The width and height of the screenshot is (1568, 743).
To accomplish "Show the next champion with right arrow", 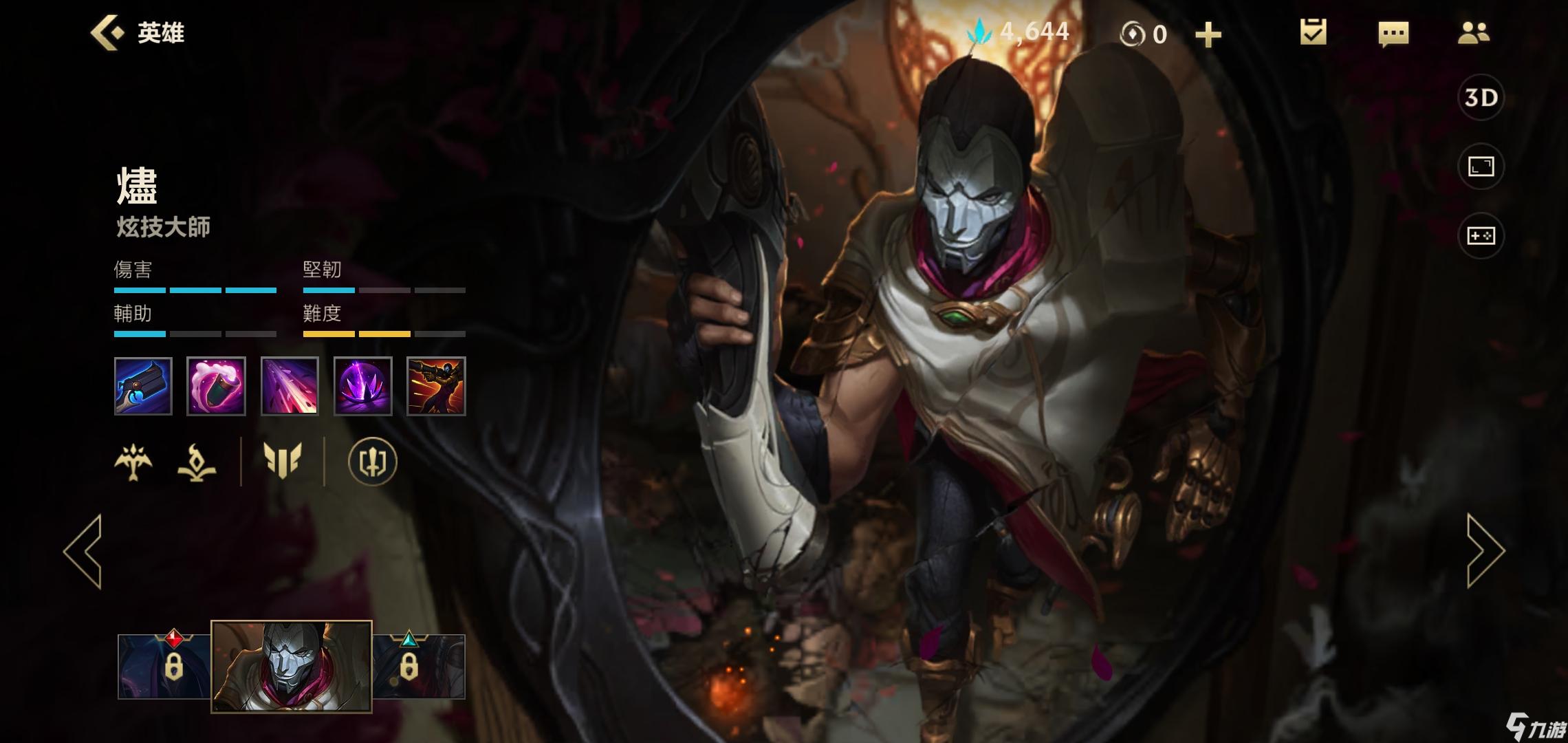I will 1485,550.
